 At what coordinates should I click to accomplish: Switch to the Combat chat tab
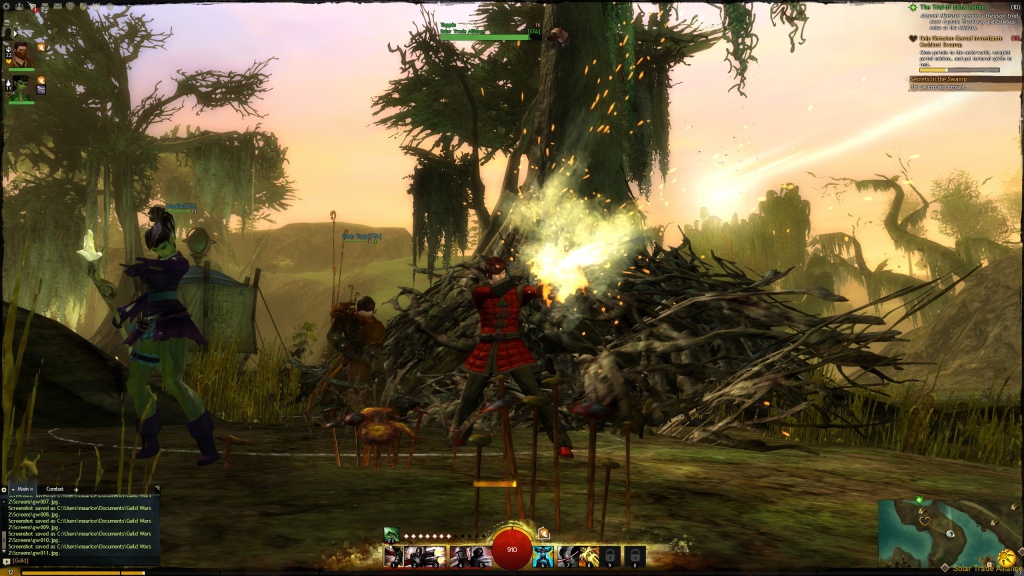coord(55,489)
